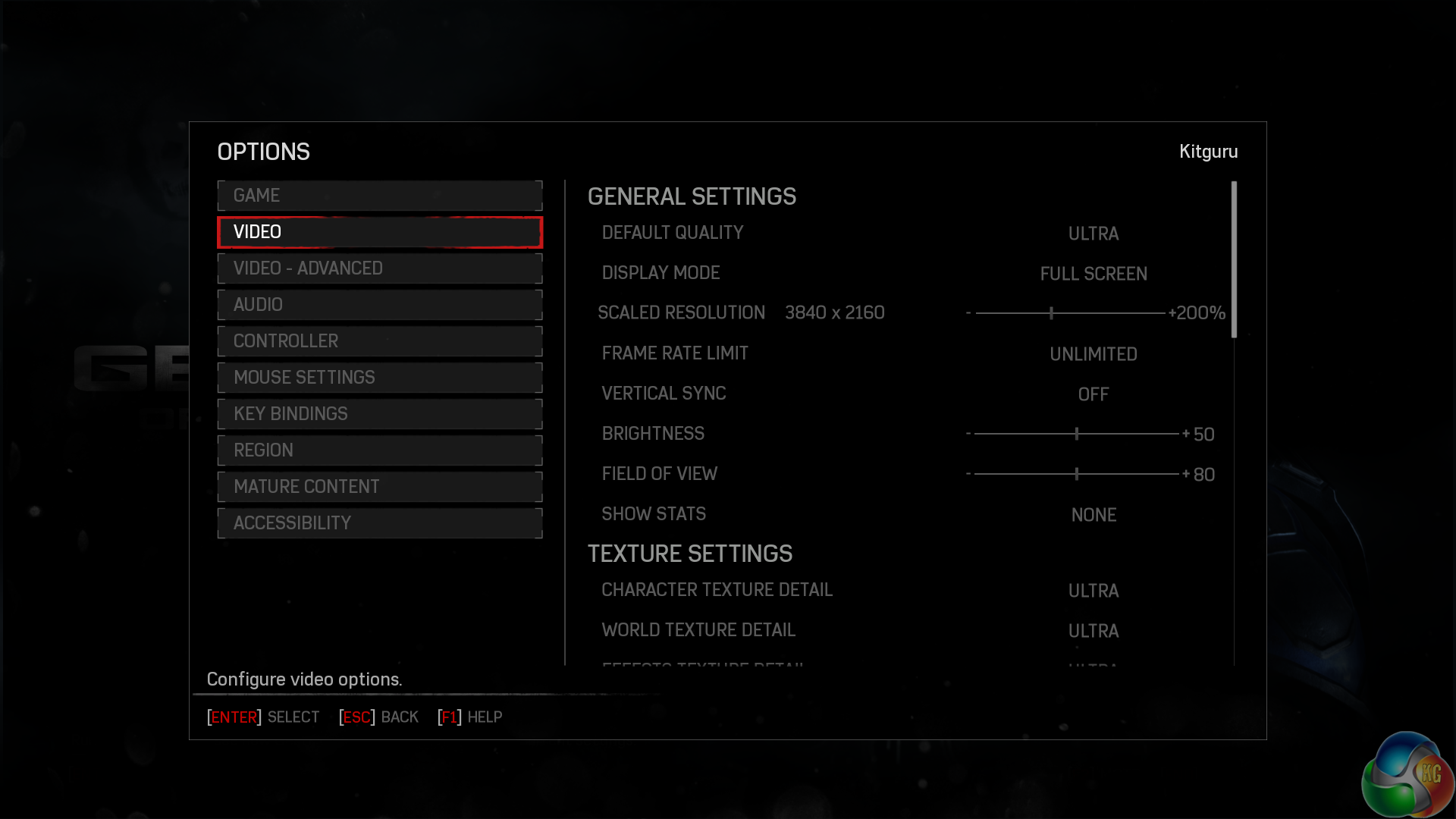Open the Game options category
Image resolution: width=1456 pixels, height=819 pixels.
pos(379,196)
